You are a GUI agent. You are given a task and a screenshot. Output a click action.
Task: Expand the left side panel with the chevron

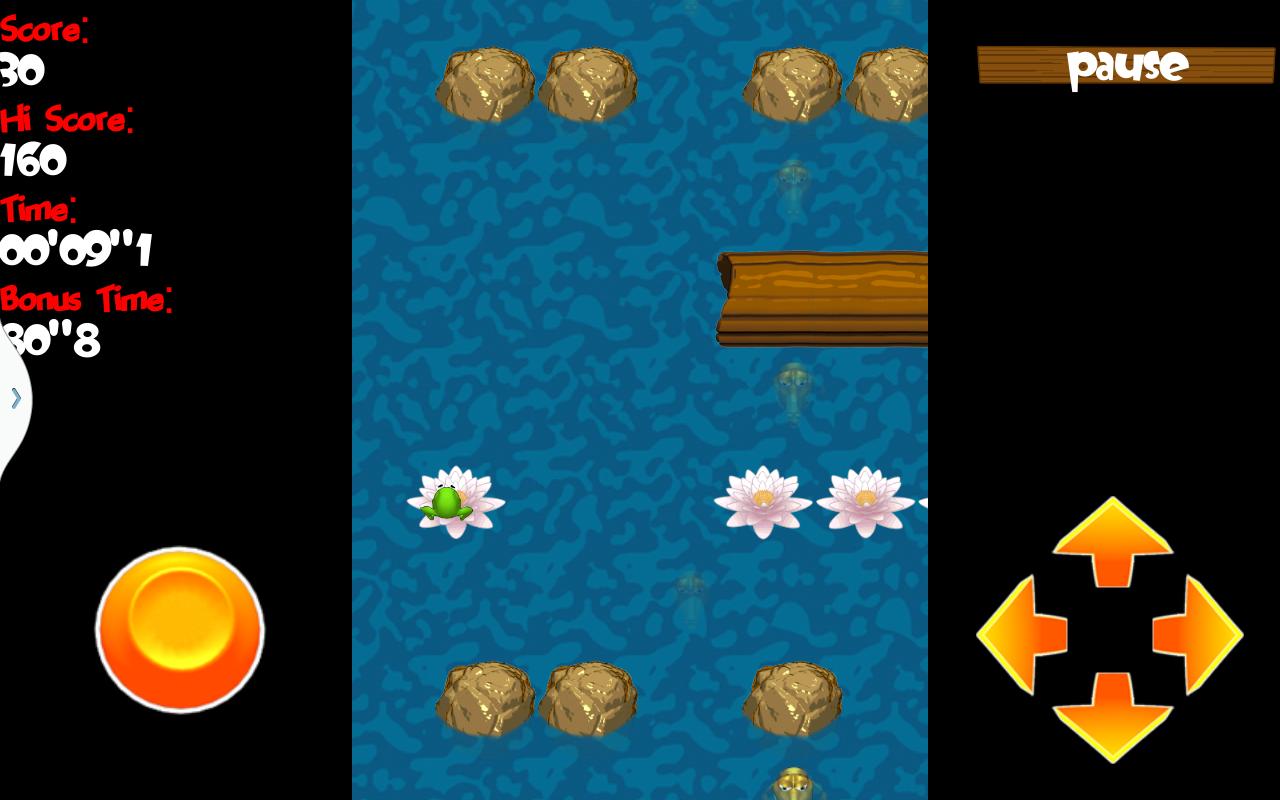[14, 397]
